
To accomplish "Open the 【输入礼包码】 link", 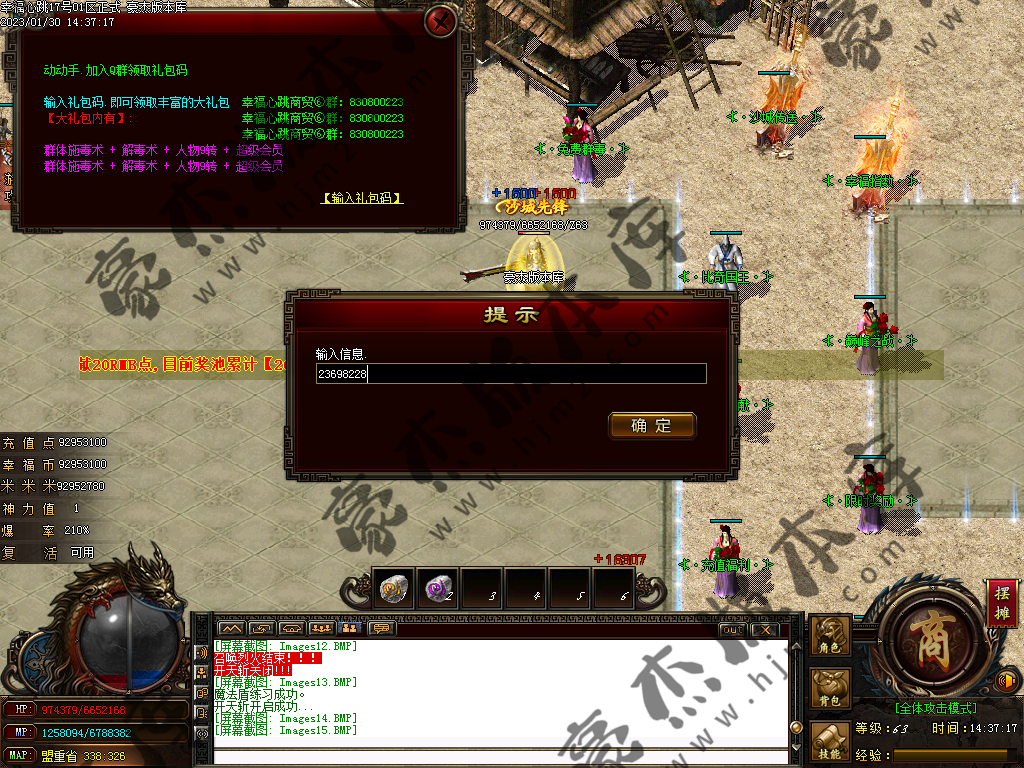I will coord(361,198).
